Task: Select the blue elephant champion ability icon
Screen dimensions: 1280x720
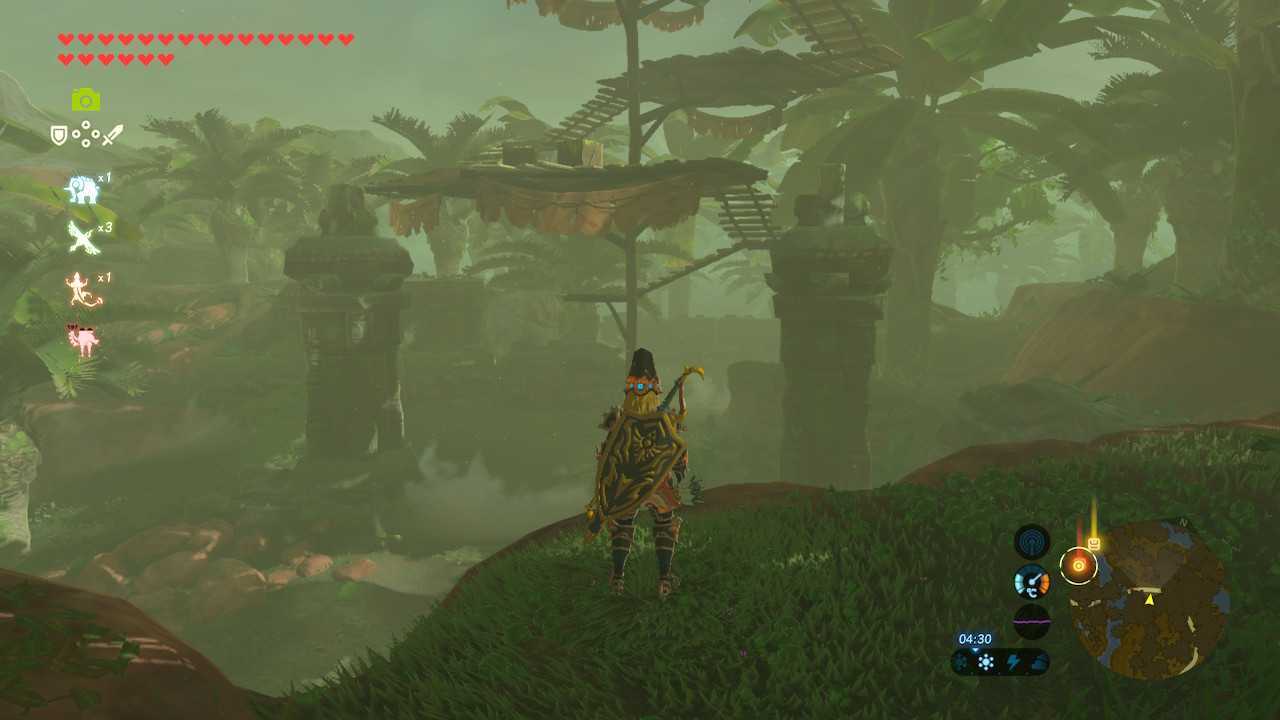Action: pos(82,190)
